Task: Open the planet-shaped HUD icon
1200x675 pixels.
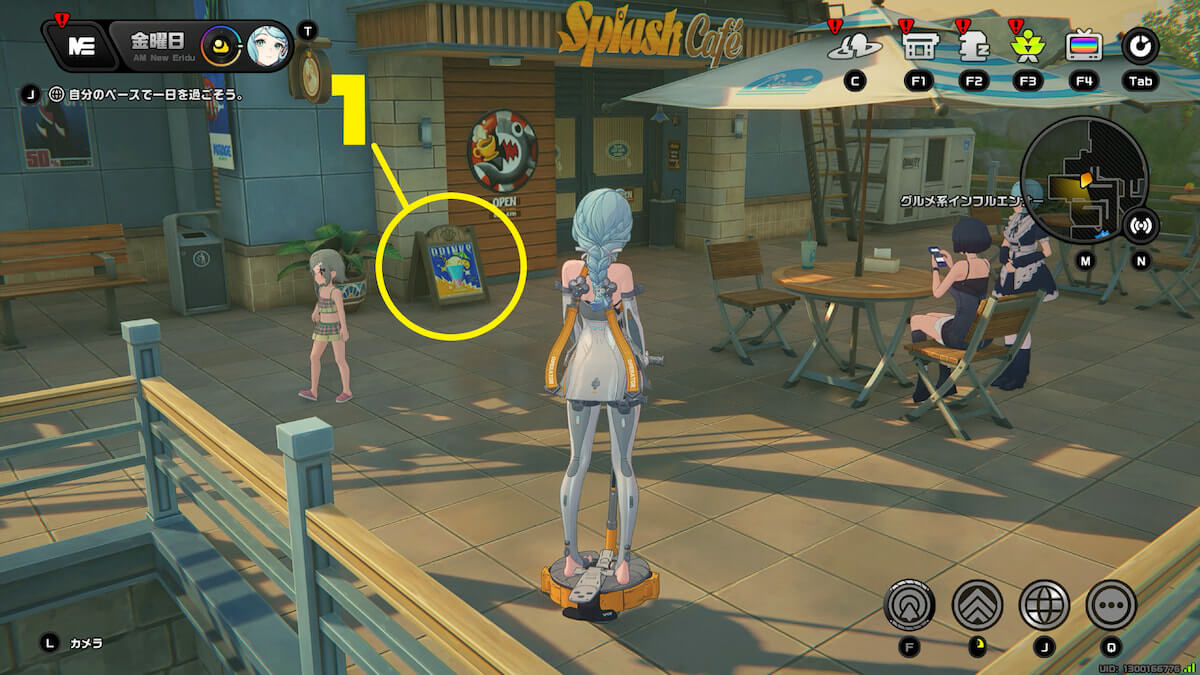Action: pyautogui.click(x=855, y=46)
